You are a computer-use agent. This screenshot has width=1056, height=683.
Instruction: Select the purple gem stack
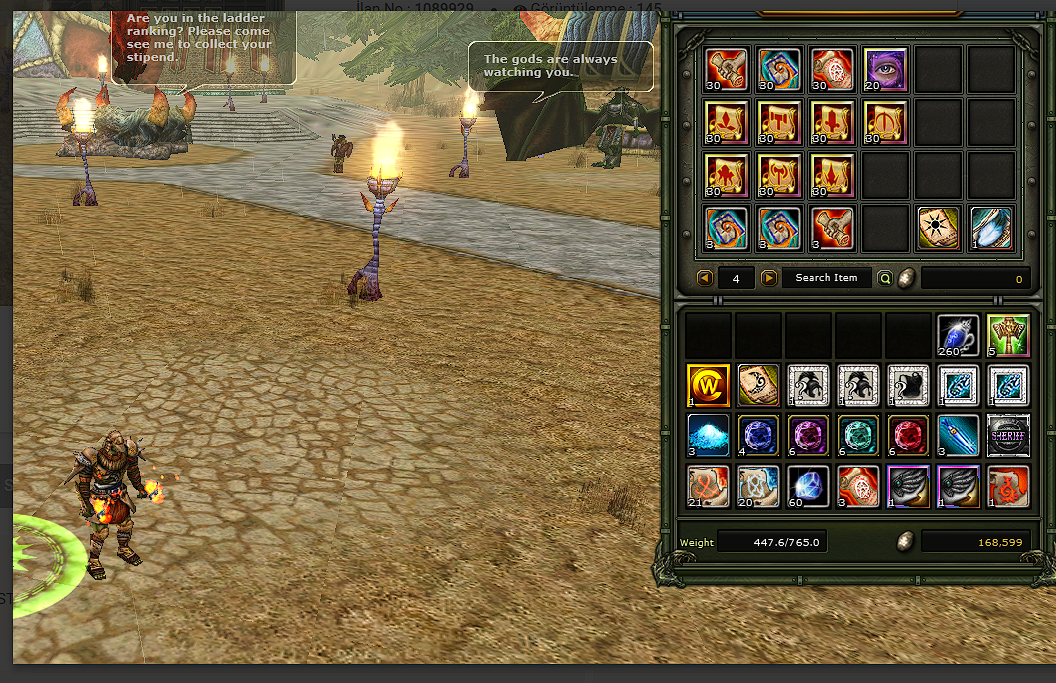coord(808,436)
